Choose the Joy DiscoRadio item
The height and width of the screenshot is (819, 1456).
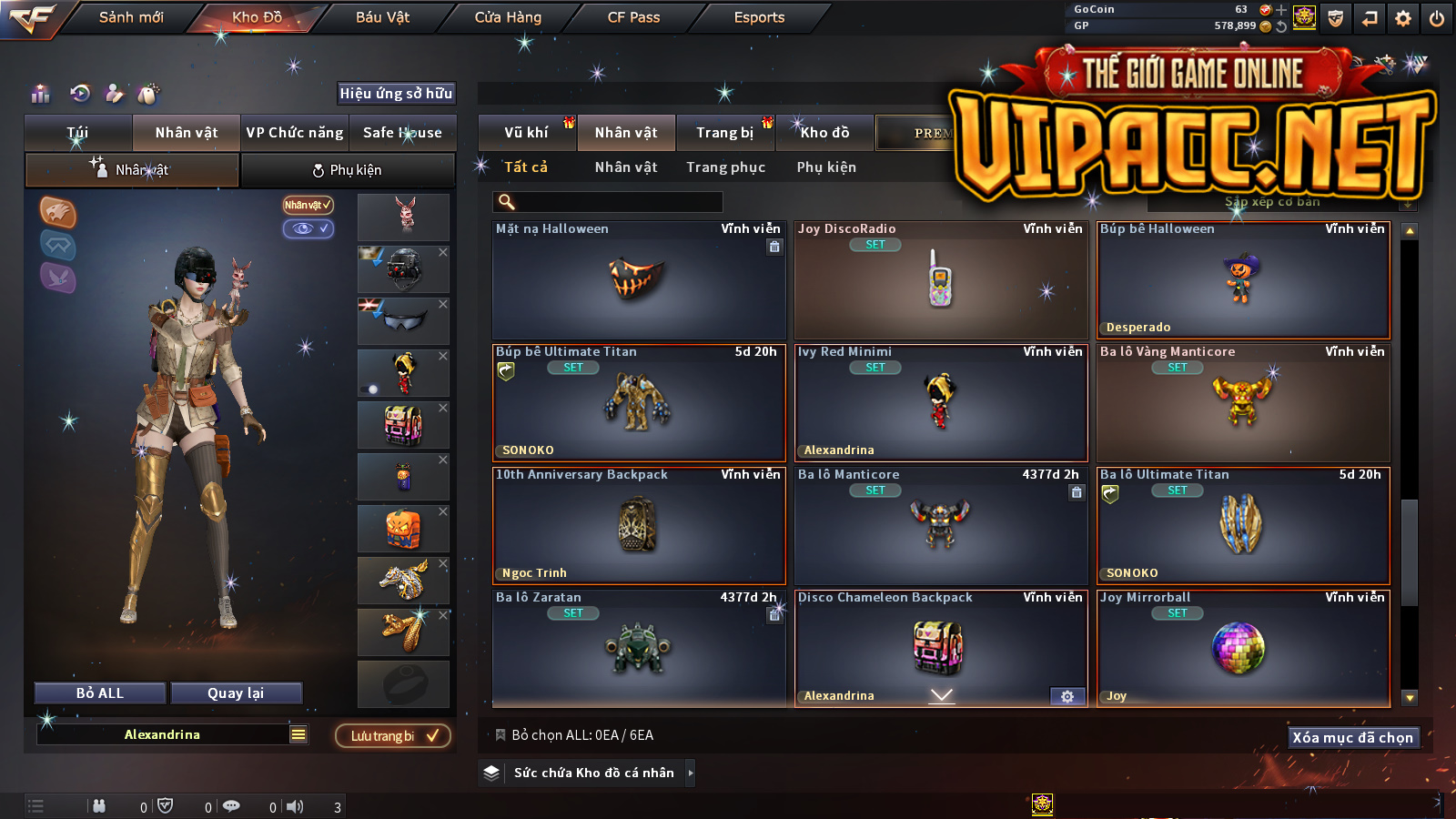[940, 280]
